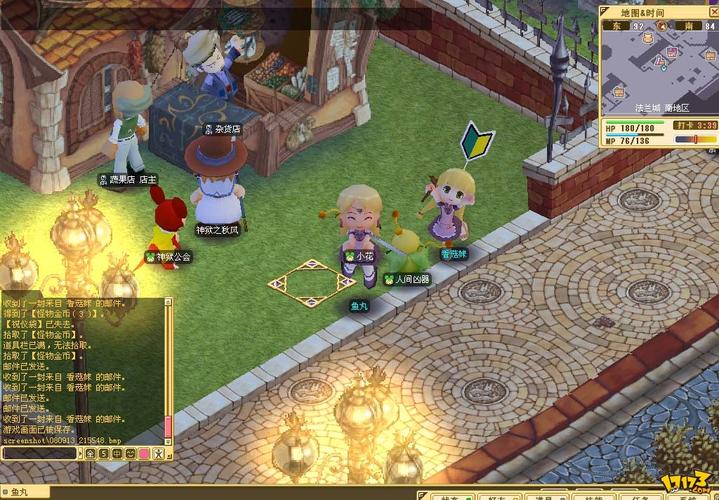Open the 道具 items menu
This screenshot has width=719, height=500.
click(x=544, y=496)
